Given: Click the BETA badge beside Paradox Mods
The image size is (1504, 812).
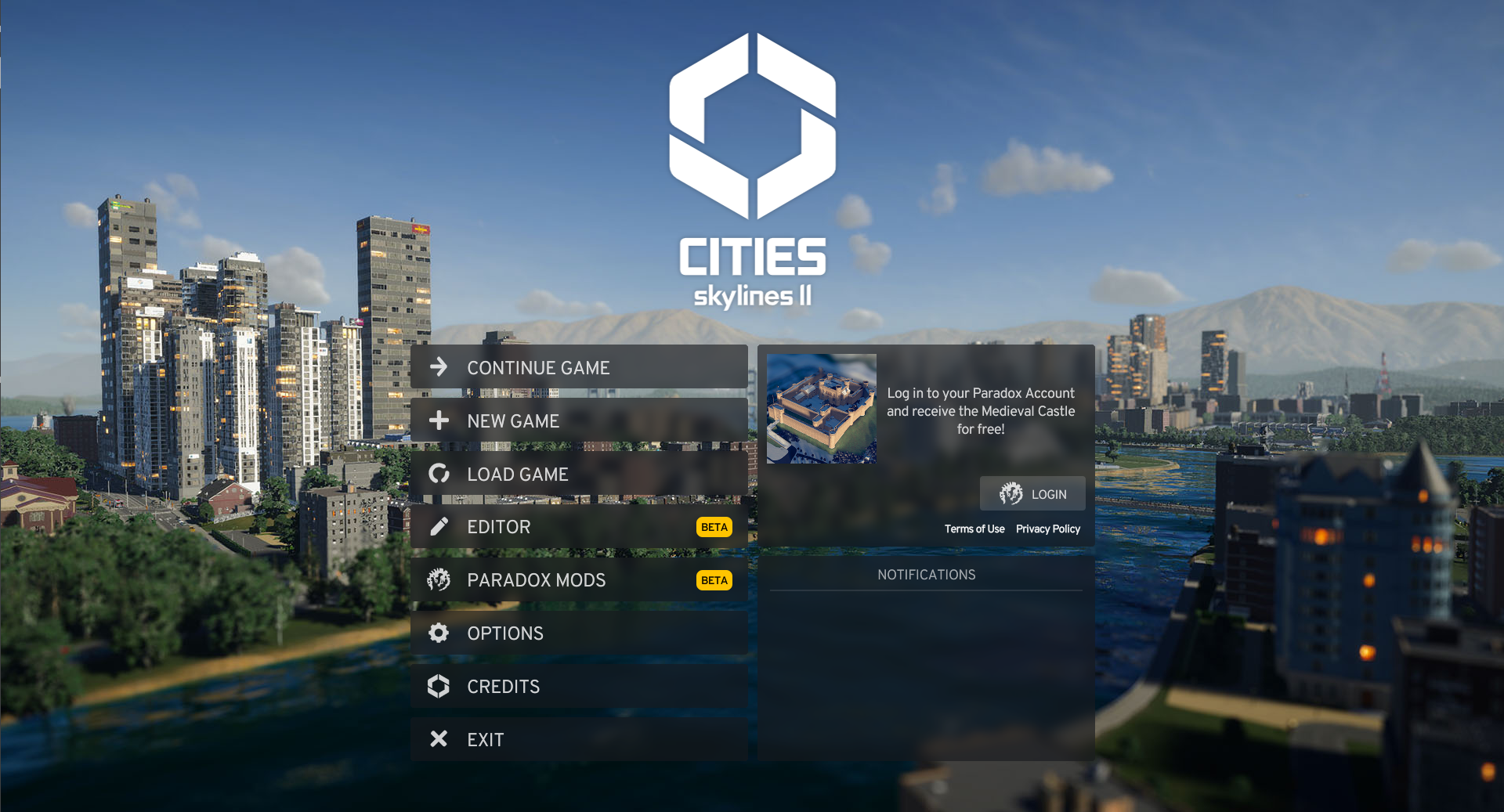Looking at the screenshot, I should 714,579.
